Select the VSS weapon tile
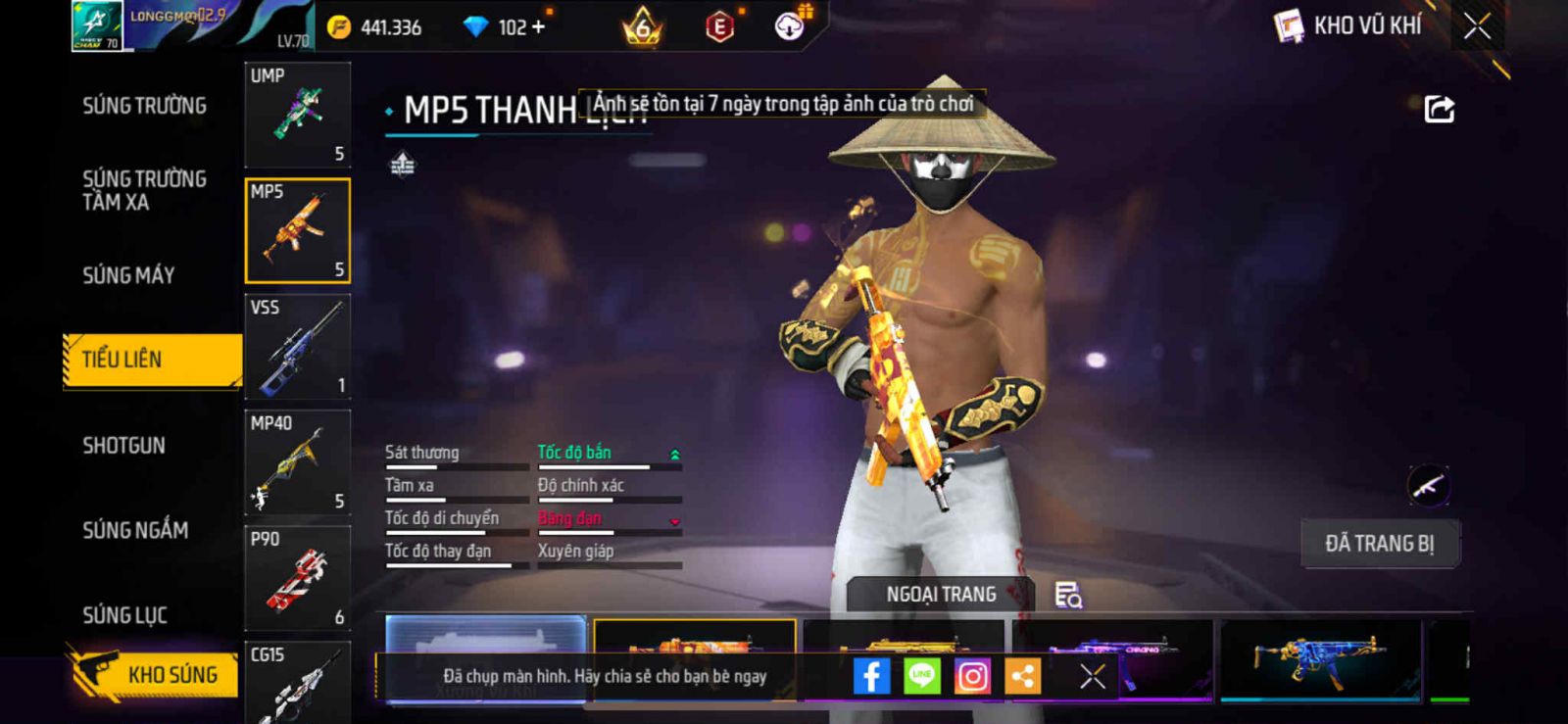Image resolution: width=1568 pixels, height=724 pixels. [297, 346]
